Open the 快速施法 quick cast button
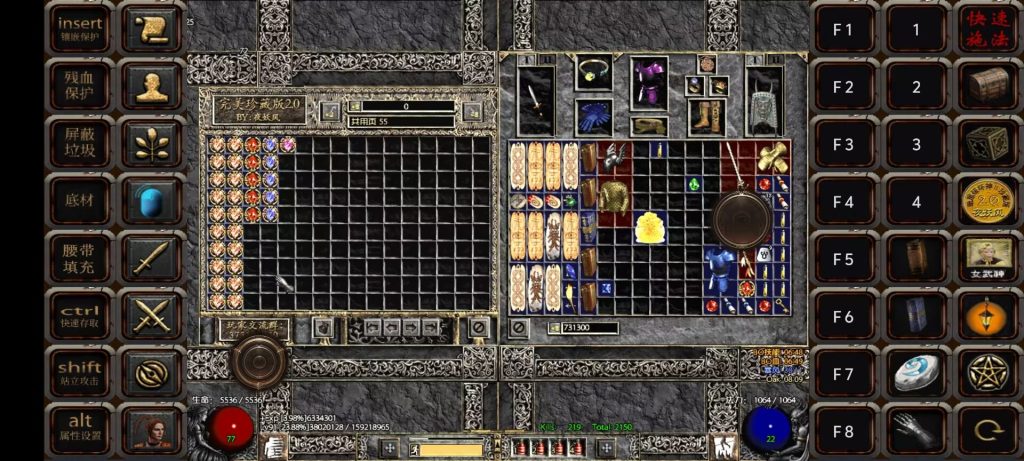 [988, 29]
